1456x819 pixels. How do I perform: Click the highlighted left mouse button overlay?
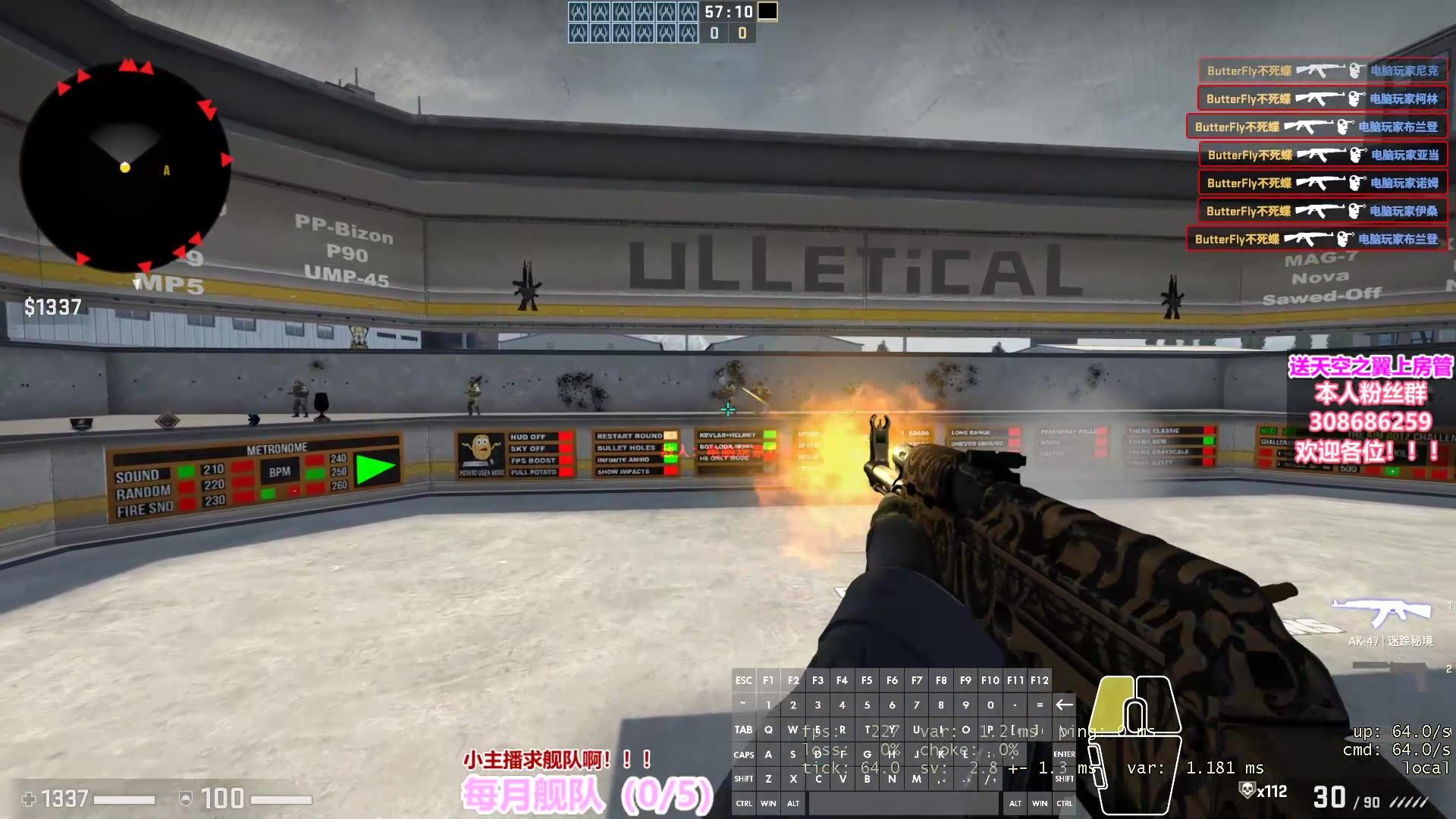(1112, 701)
